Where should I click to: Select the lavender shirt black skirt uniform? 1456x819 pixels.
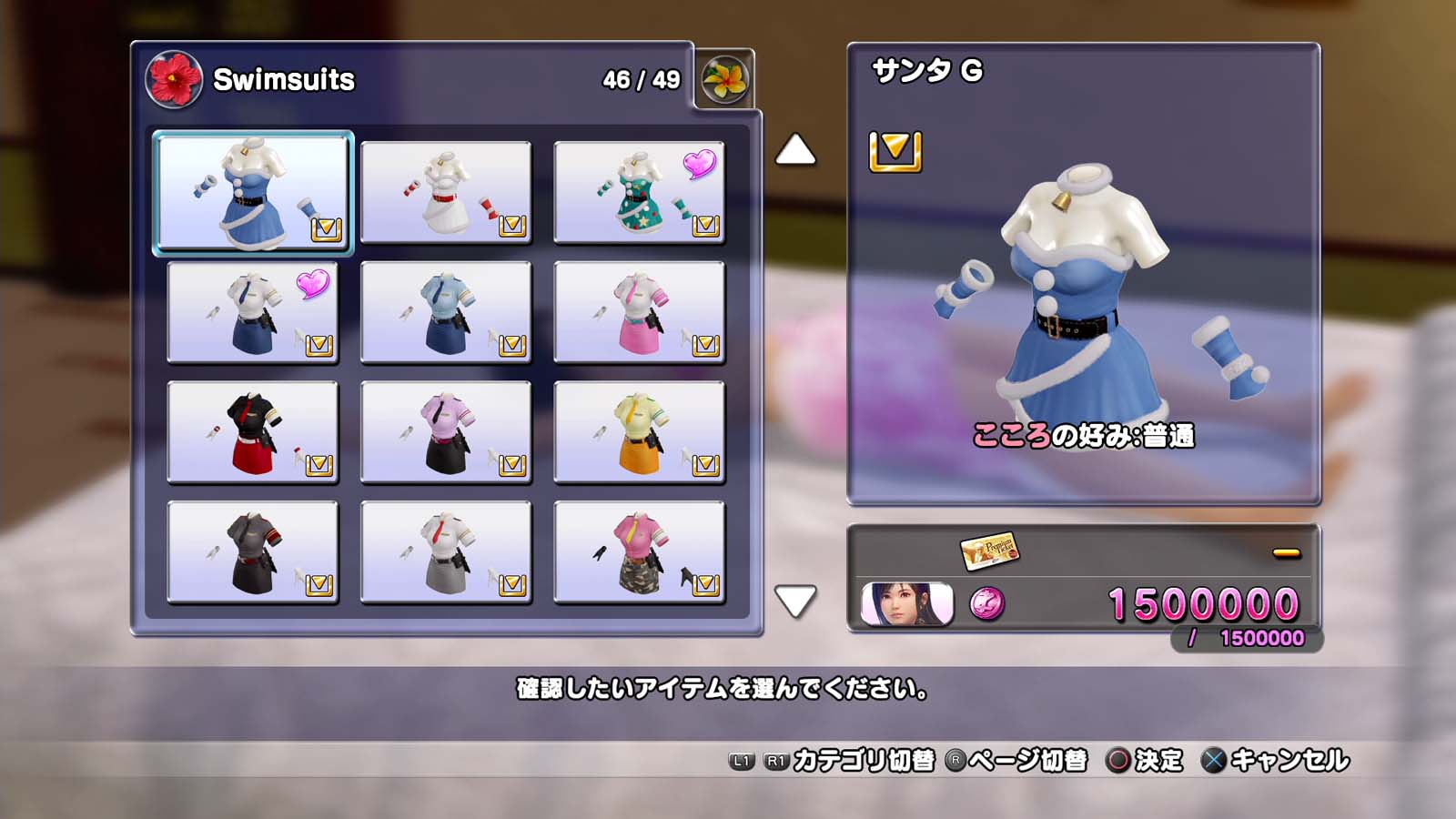tap(446, 432)
